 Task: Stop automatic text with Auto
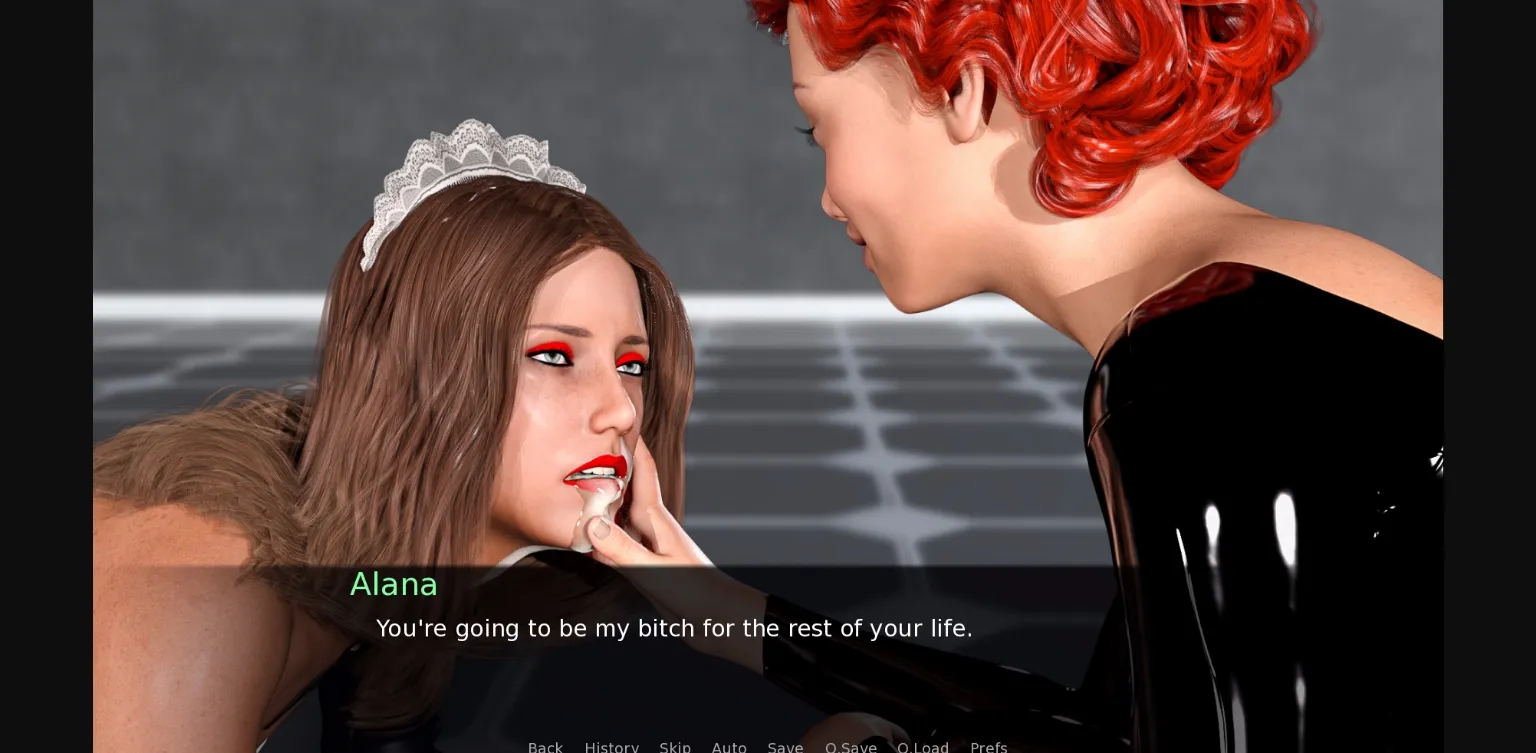729,747
